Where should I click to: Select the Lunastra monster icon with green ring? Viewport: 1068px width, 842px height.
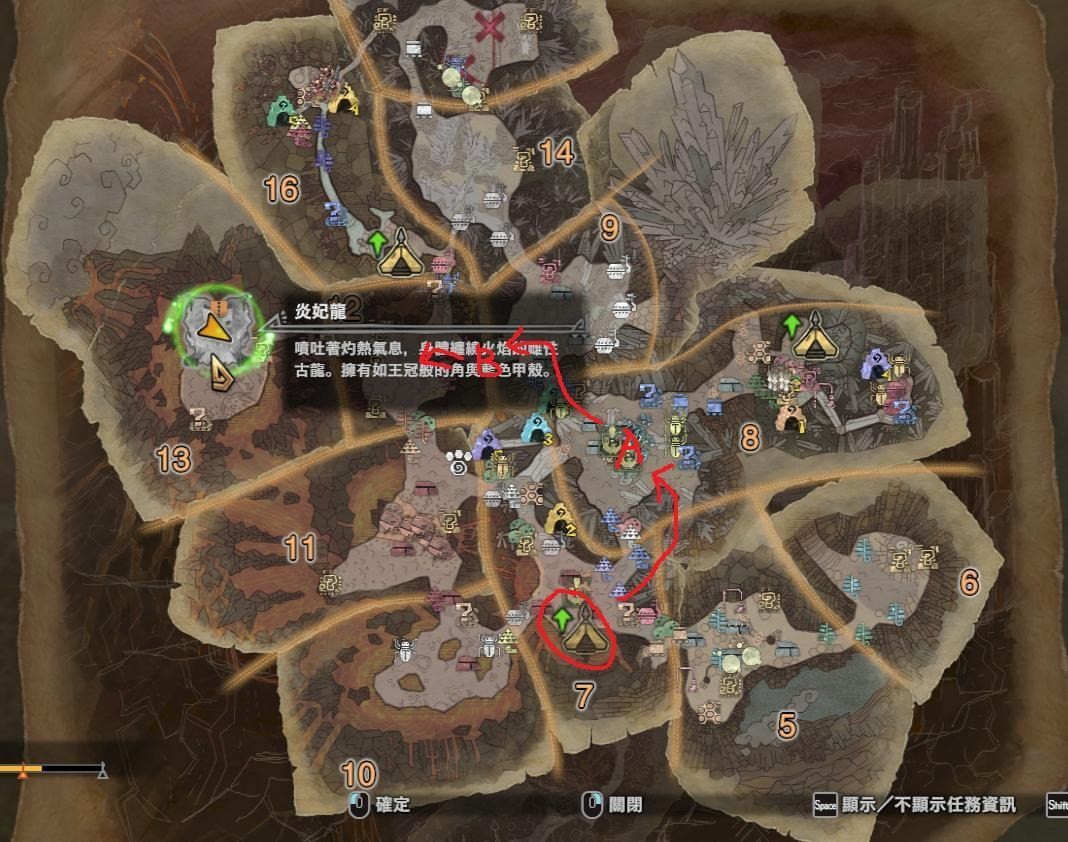[x=213, y=326]
